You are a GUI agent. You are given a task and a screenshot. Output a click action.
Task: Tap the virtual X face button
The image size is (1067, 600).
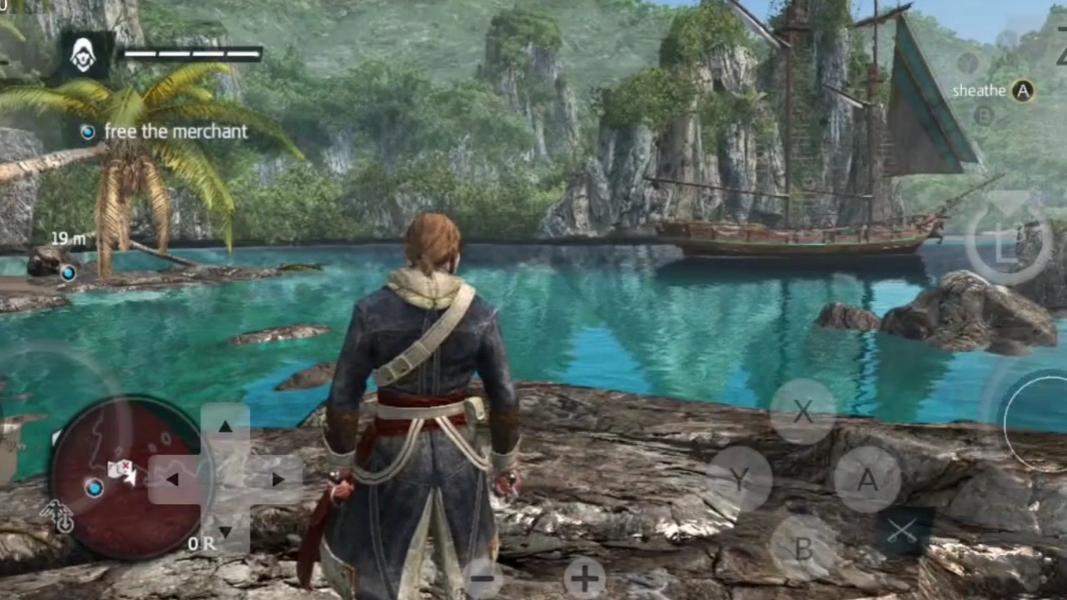[802, 411]
